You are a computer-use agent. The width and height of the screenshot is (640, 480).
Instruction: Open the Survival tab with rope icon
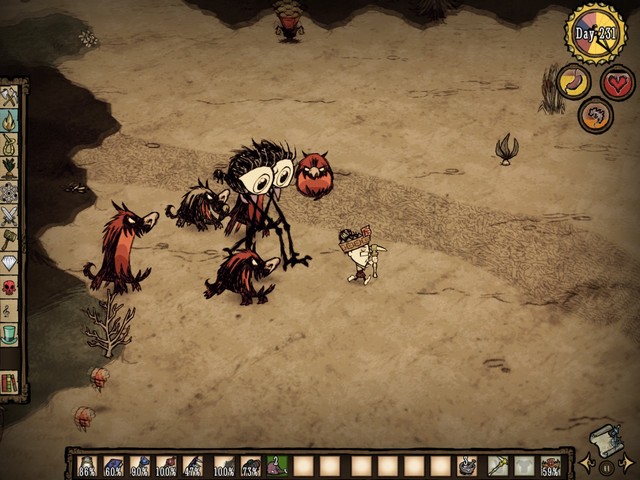(10, 144)
